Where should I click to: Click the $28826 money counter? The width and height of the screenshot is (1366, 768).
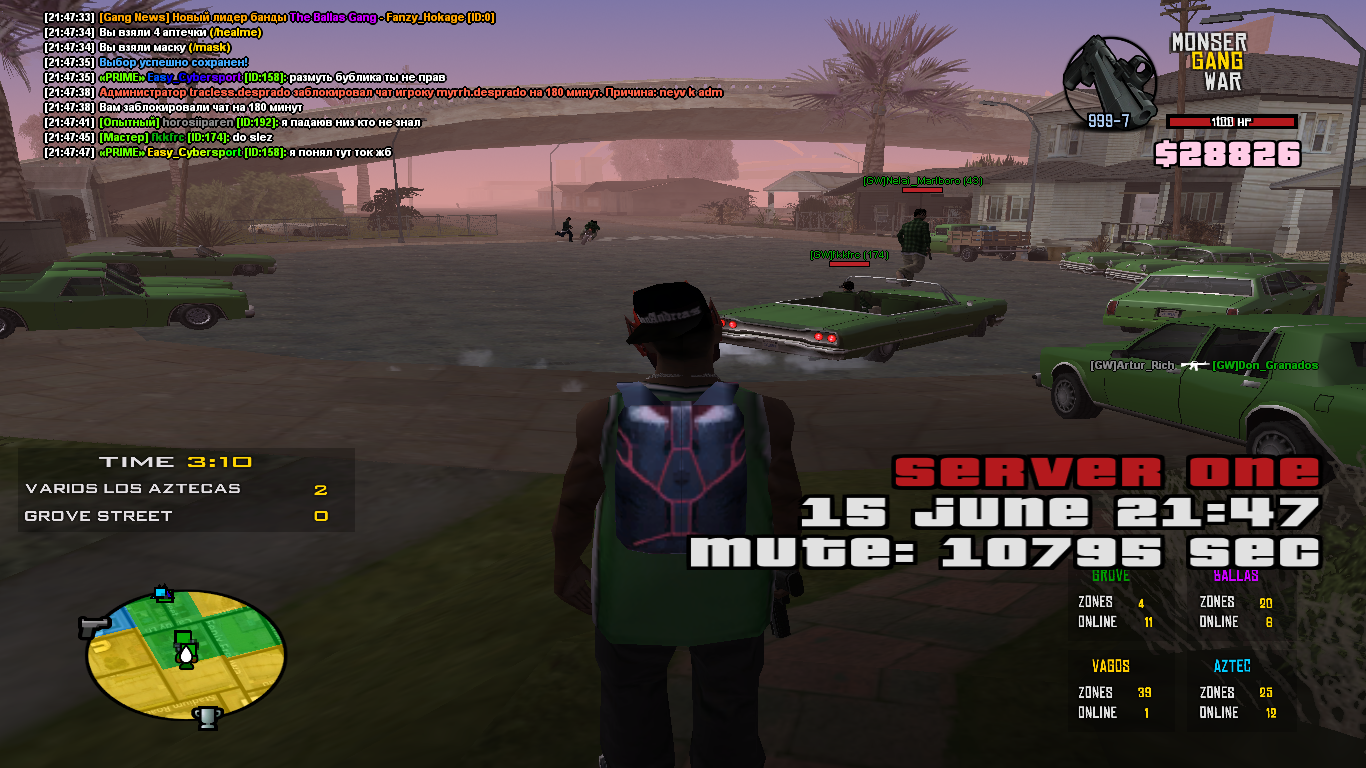[1229, 155]
